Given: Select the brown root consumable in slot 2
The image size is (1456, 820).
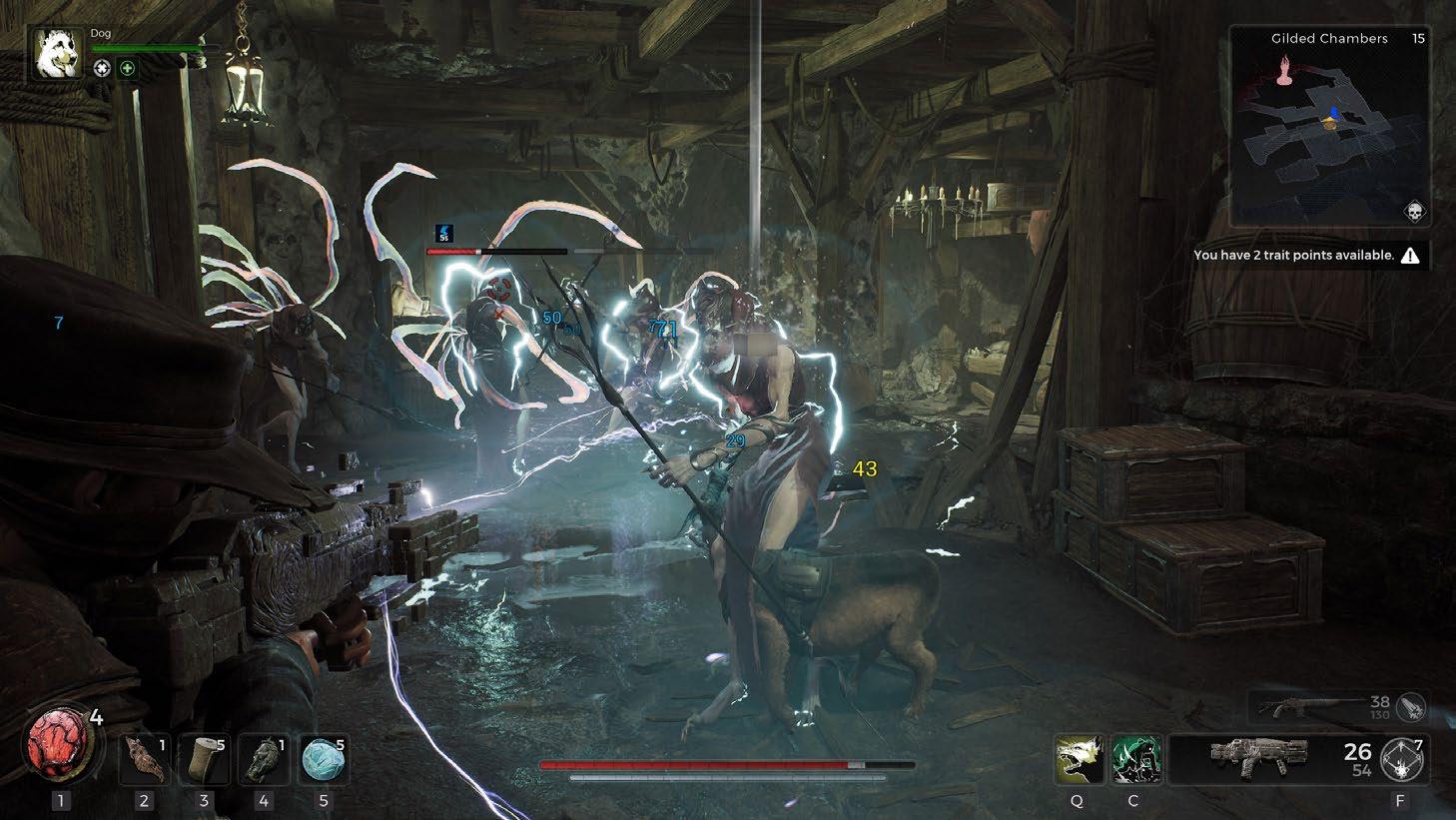Looking at the screenshot, I should (145, 760).
